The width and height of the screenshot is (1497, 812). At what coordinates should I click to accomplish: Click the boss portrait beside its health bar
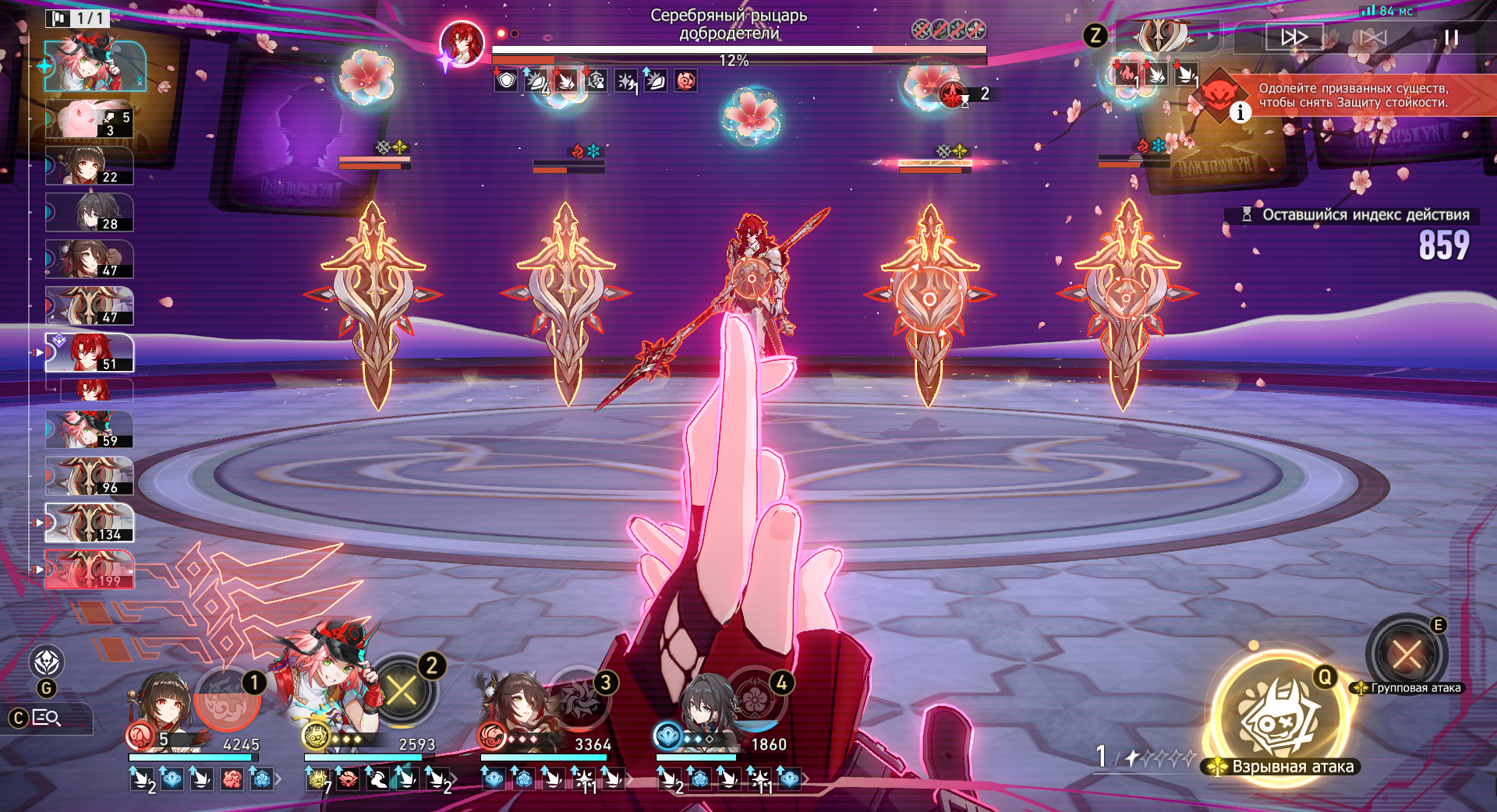tap(462, 43)
